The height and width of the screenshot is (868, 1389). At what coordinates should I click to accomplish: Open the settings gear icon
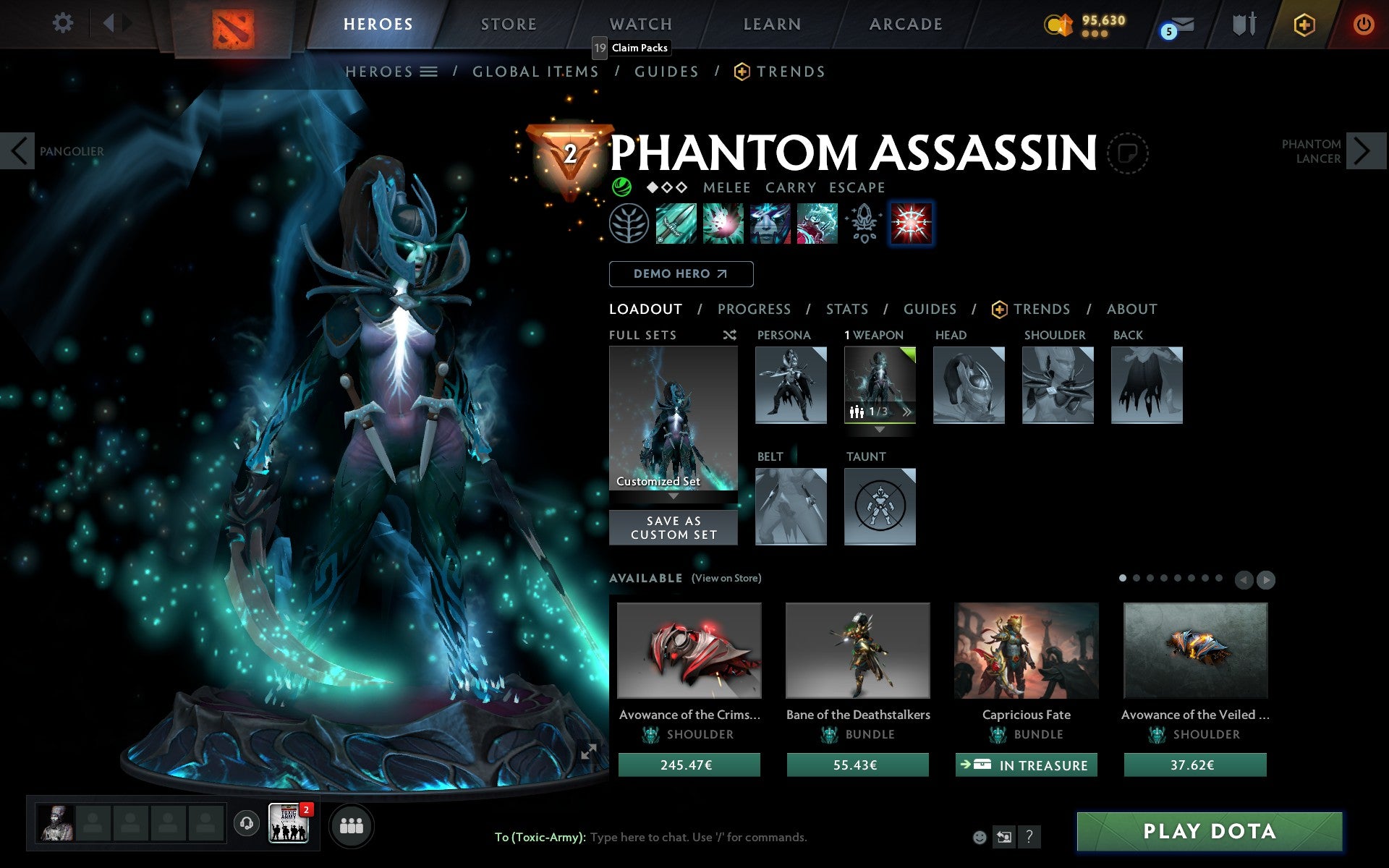(64, 23)
